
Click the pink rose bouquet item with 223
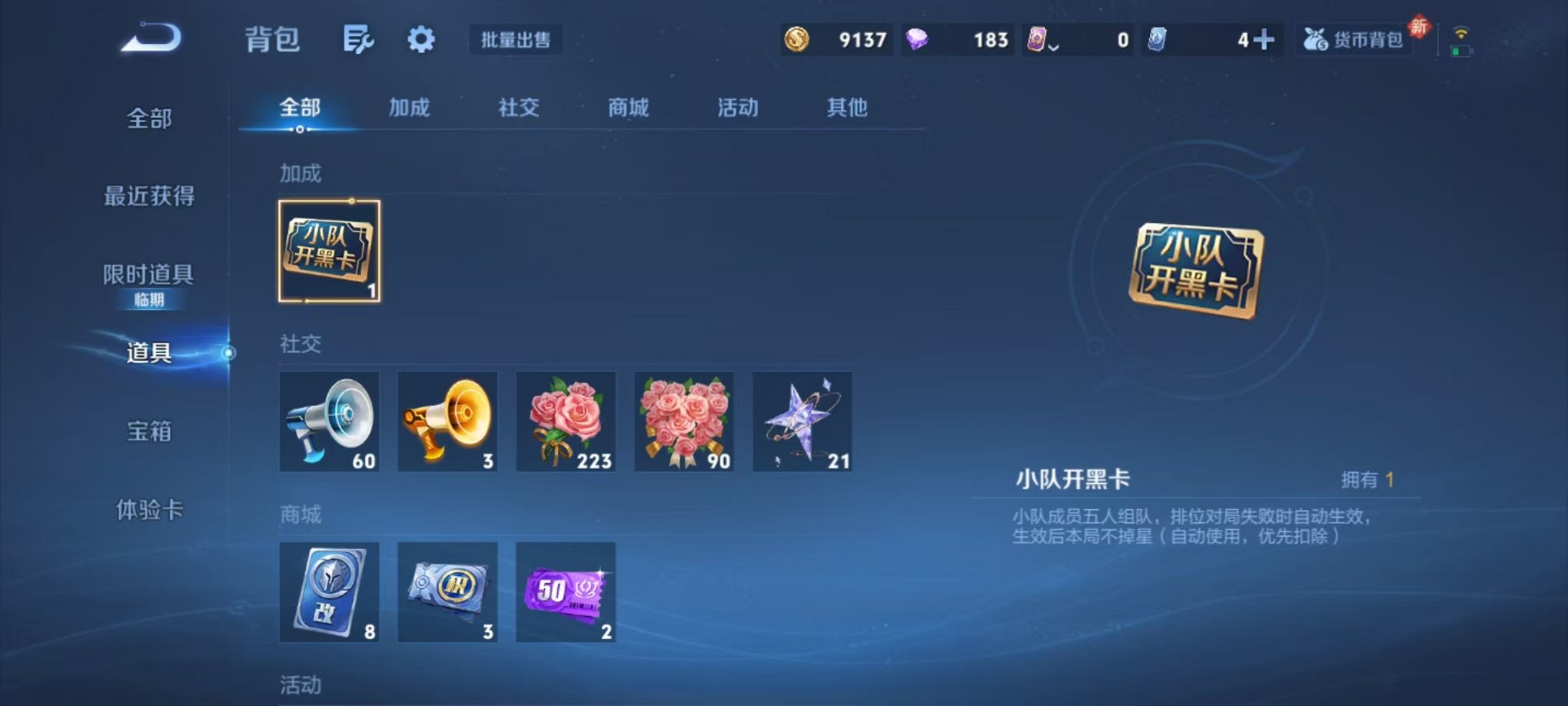pyautogui.click(x=565, y=421)
